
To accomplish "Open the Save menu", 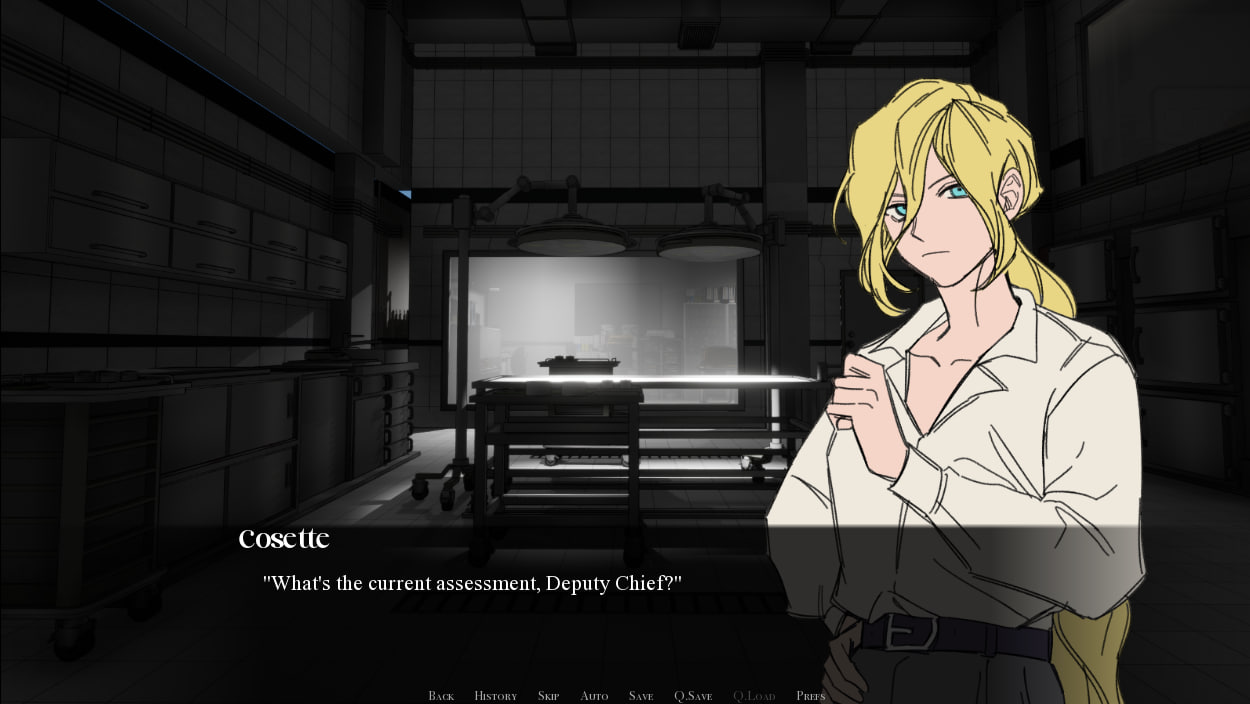I will point(641,696).
